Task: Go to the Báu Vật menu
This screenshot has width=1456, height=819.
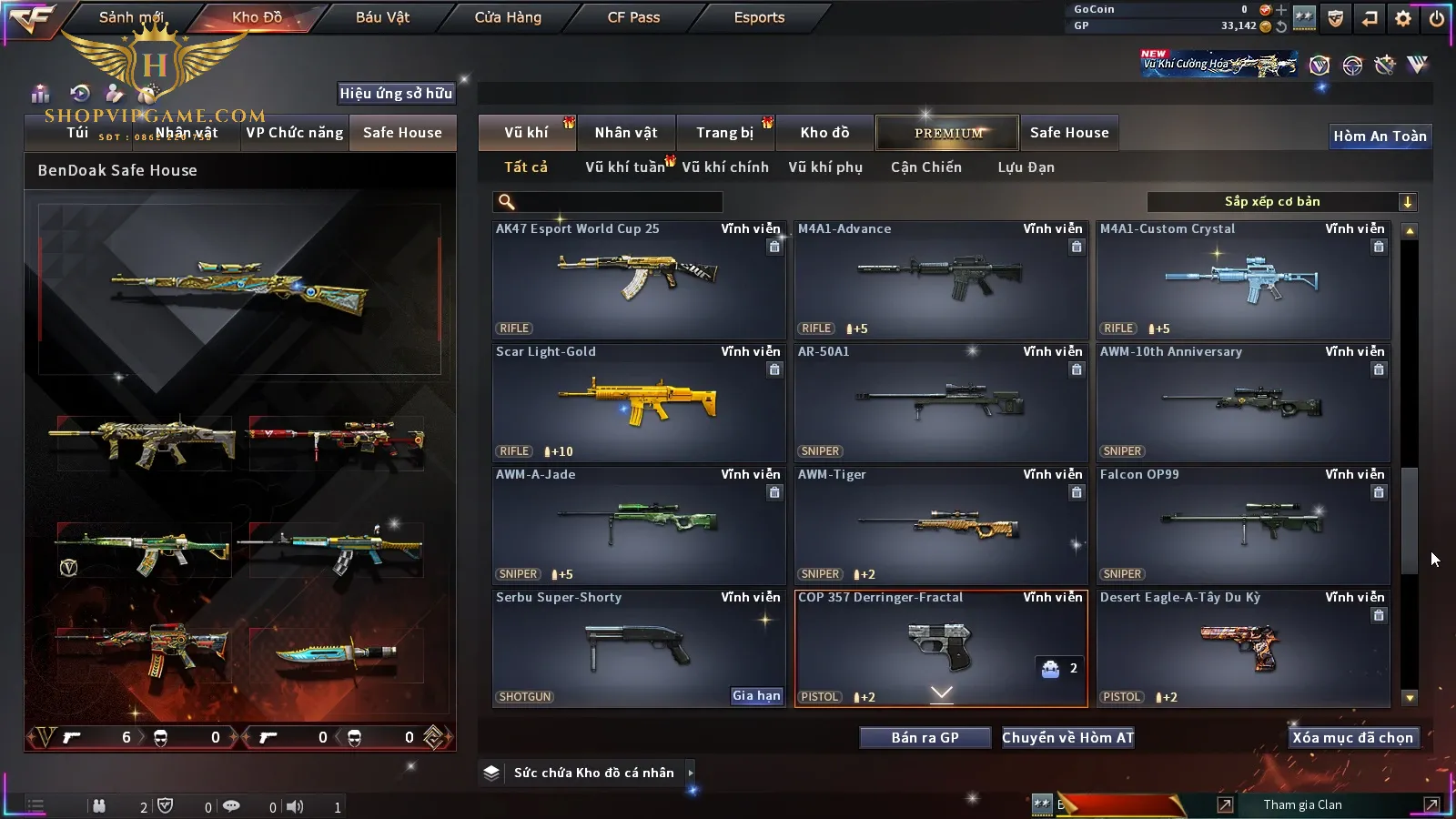Action: 382,17
